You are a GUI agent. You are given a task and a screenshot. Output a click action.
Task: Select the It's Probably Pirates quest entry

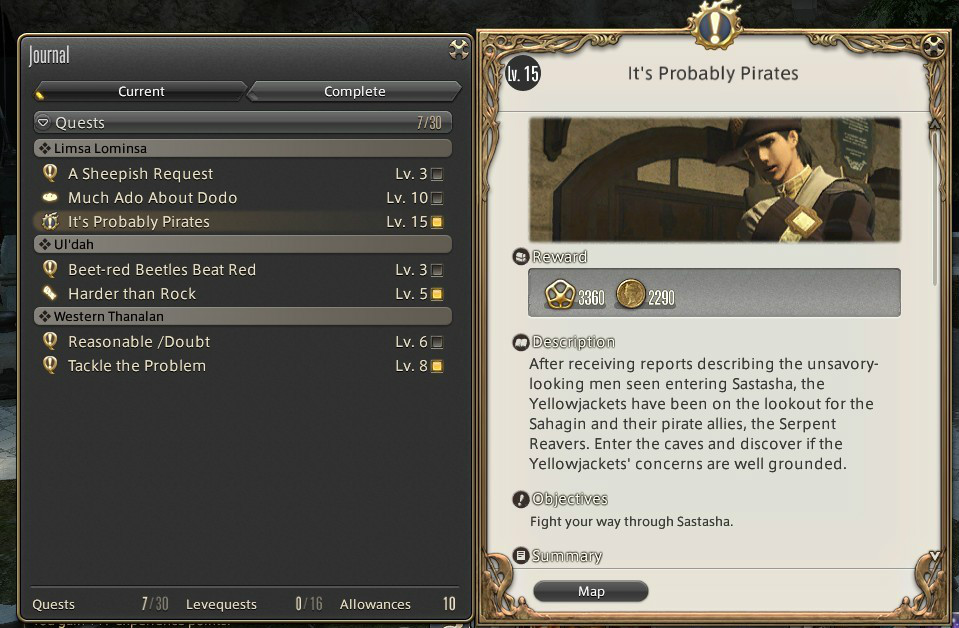[x=138, y=222]
